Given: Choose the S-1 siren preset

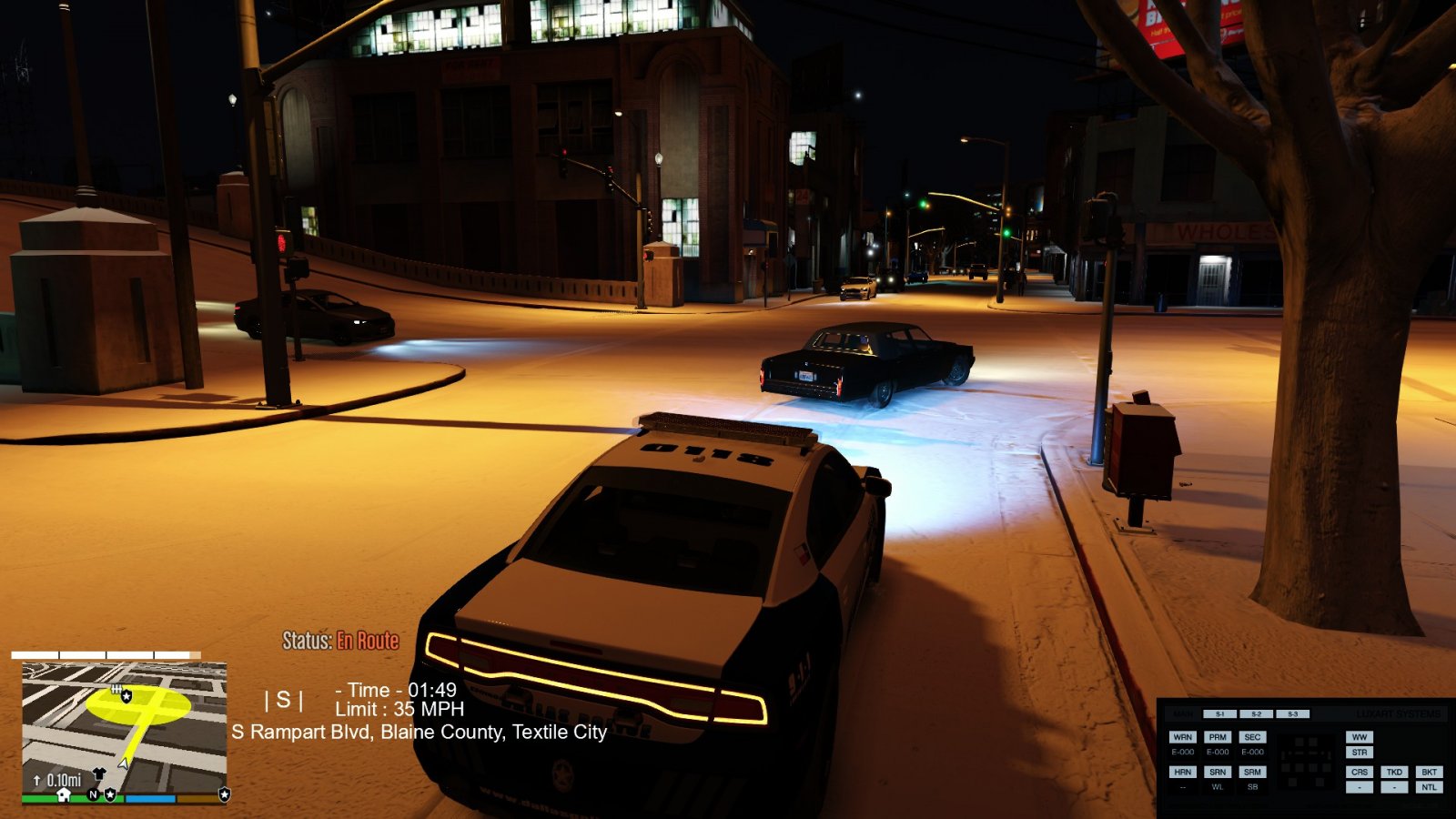Looking at the screenshot, I should 1219,714.
